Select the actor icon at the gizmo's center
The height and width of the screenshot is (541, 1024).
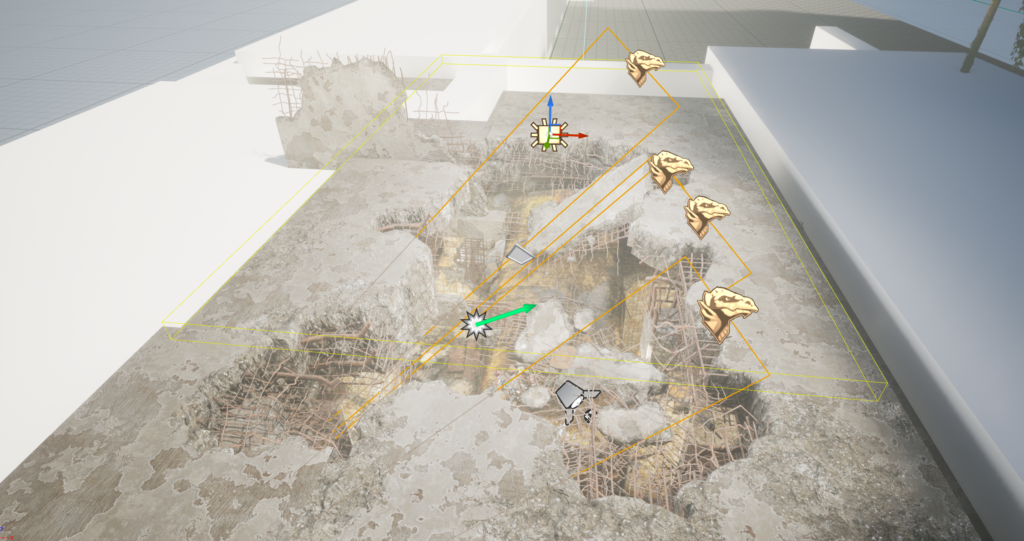[546, 135]
